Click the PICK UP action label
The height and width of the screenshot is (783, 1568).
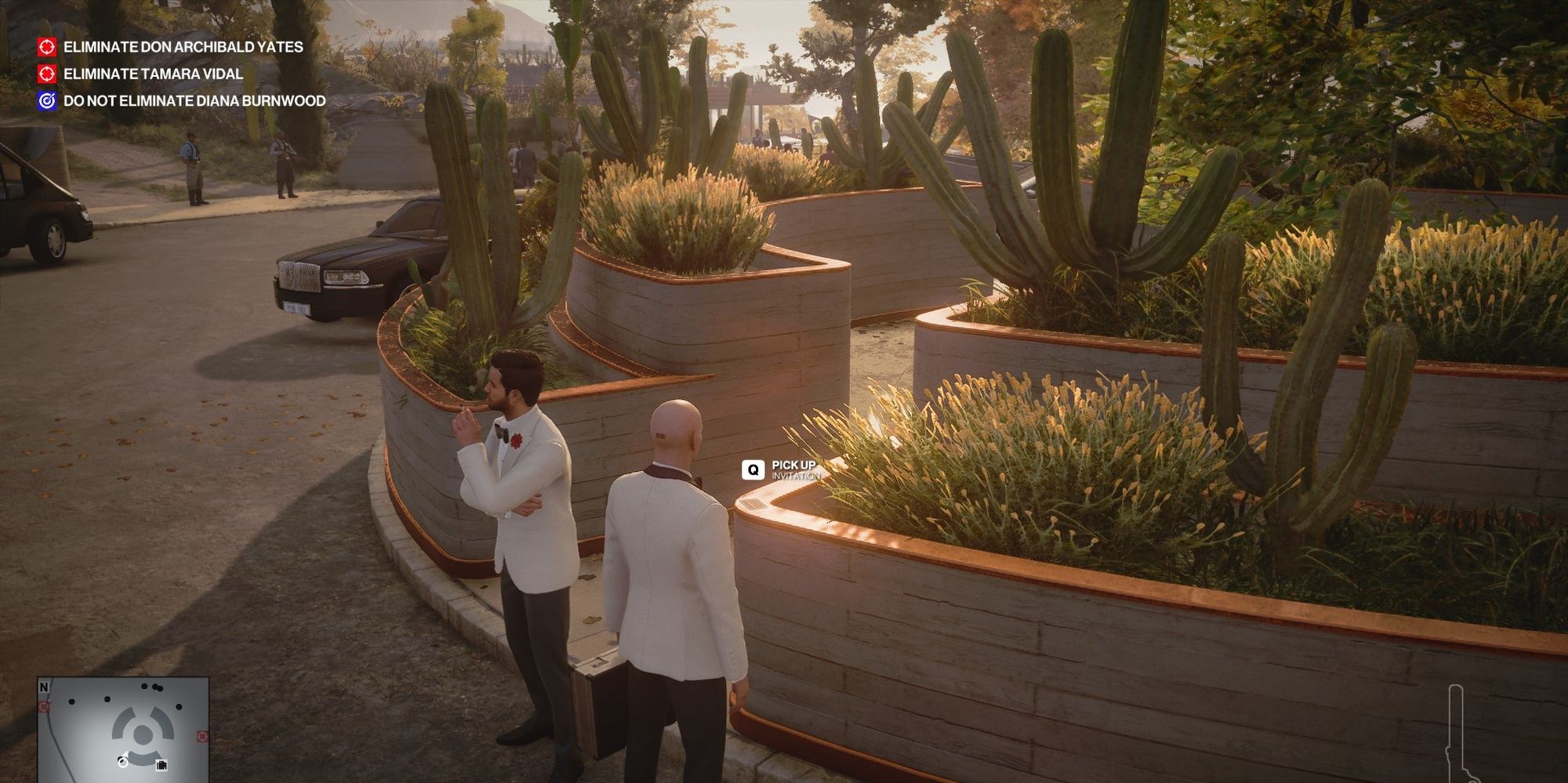794,466
